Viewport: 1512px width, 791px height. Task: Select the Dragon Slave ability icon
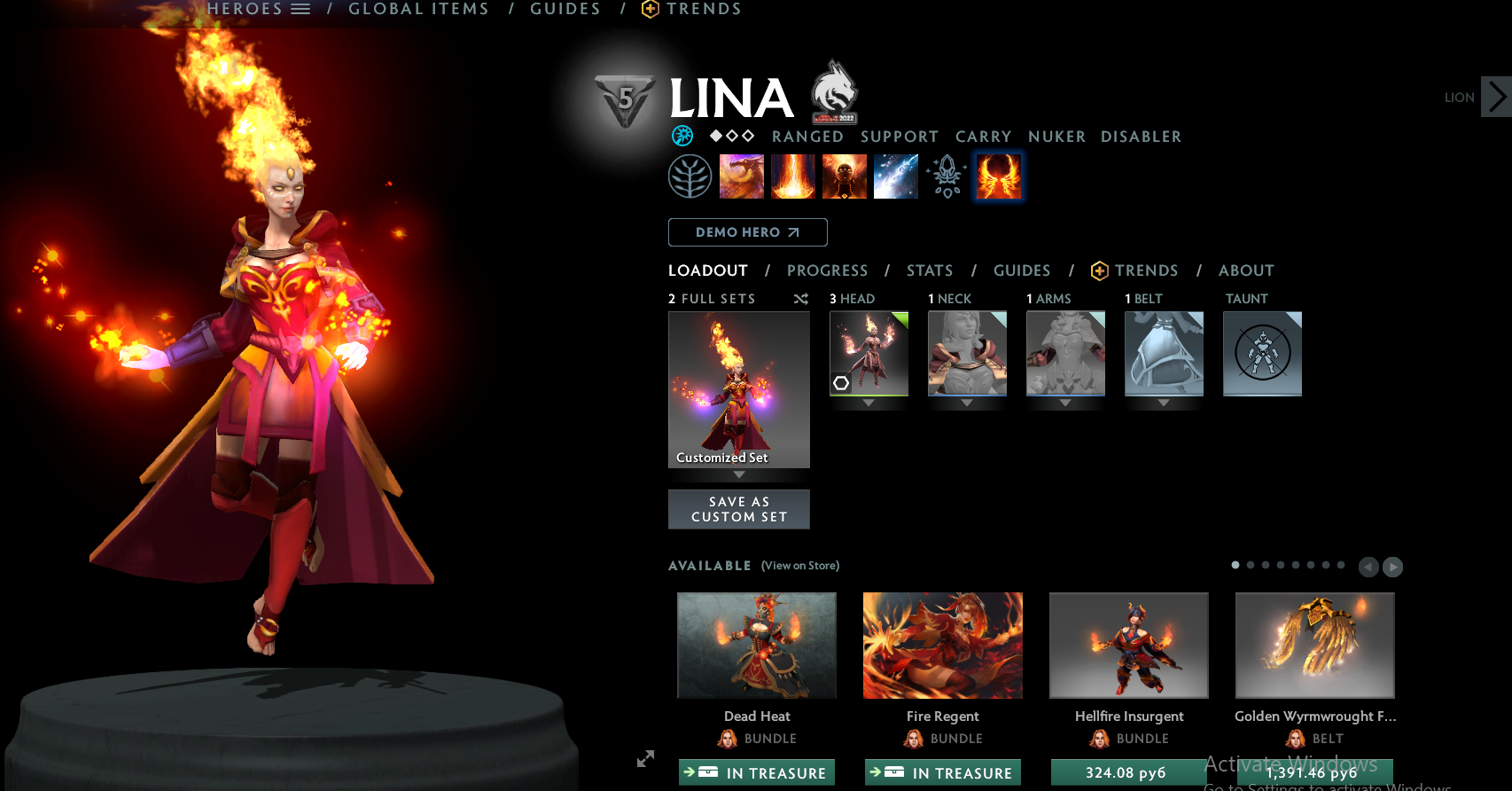[x=741, y=176]
